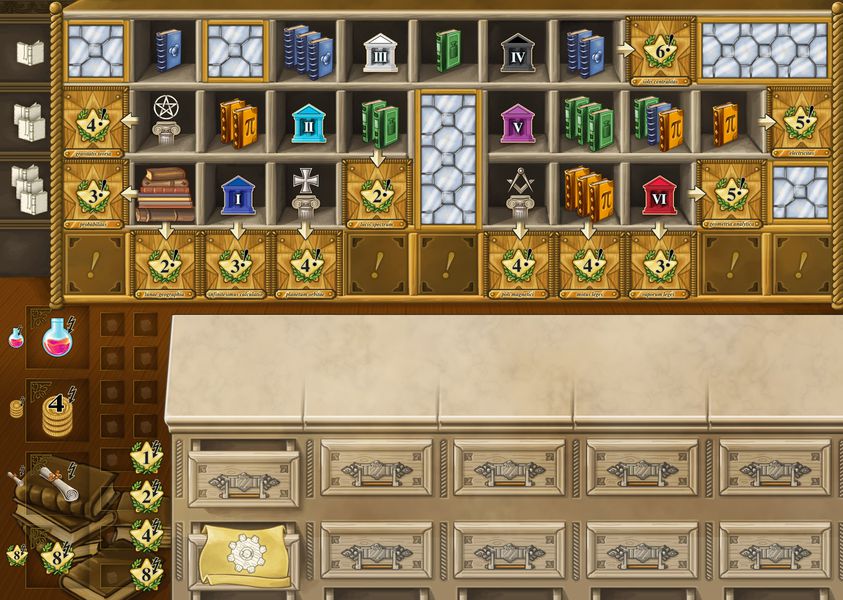Pick the three blue books shelf space
The width and height of the screenshot is (843, 600).
(307, 51)
